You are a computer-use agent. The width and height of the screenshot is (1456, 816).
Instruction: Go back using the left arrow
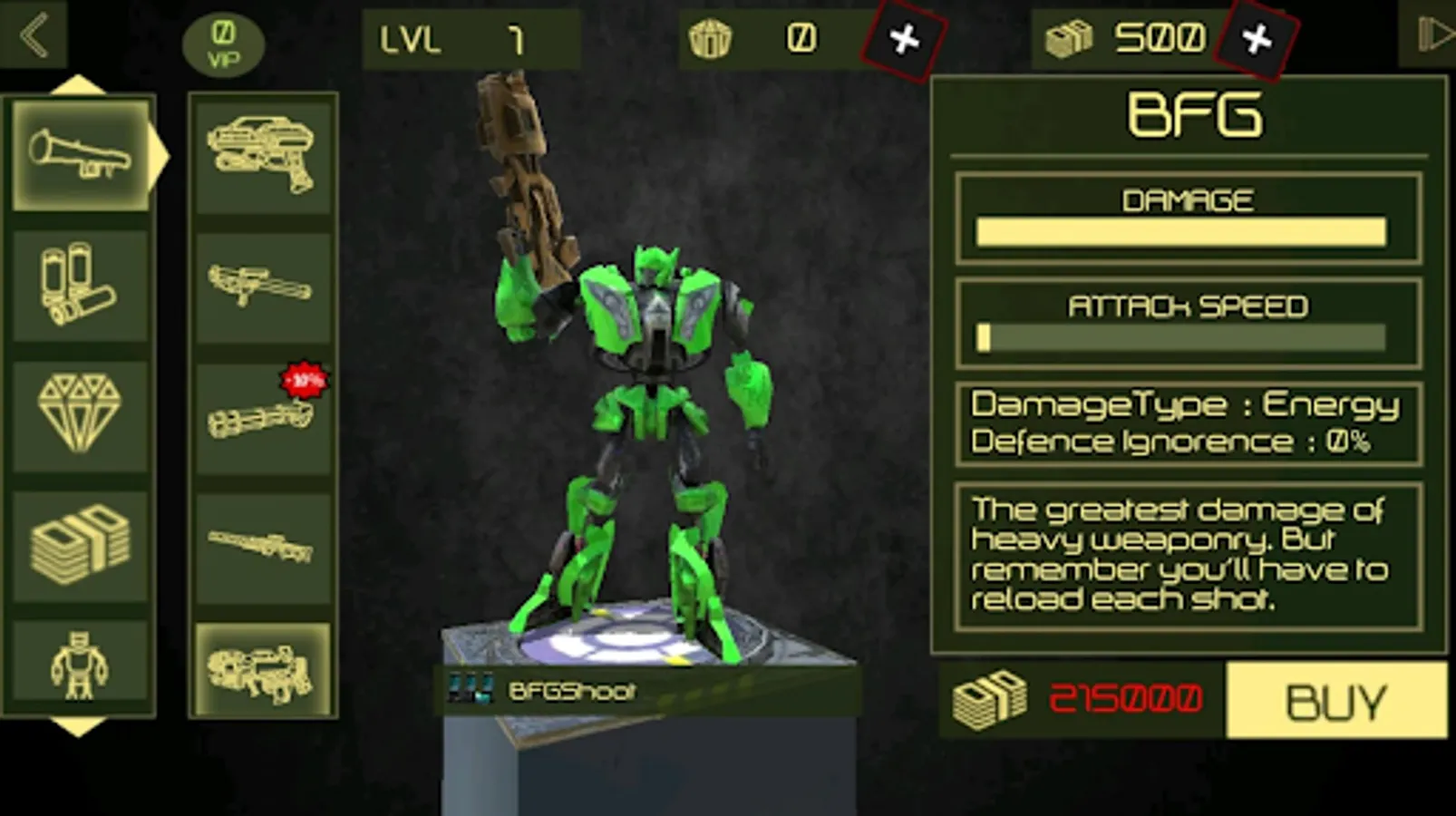(35, 34)
